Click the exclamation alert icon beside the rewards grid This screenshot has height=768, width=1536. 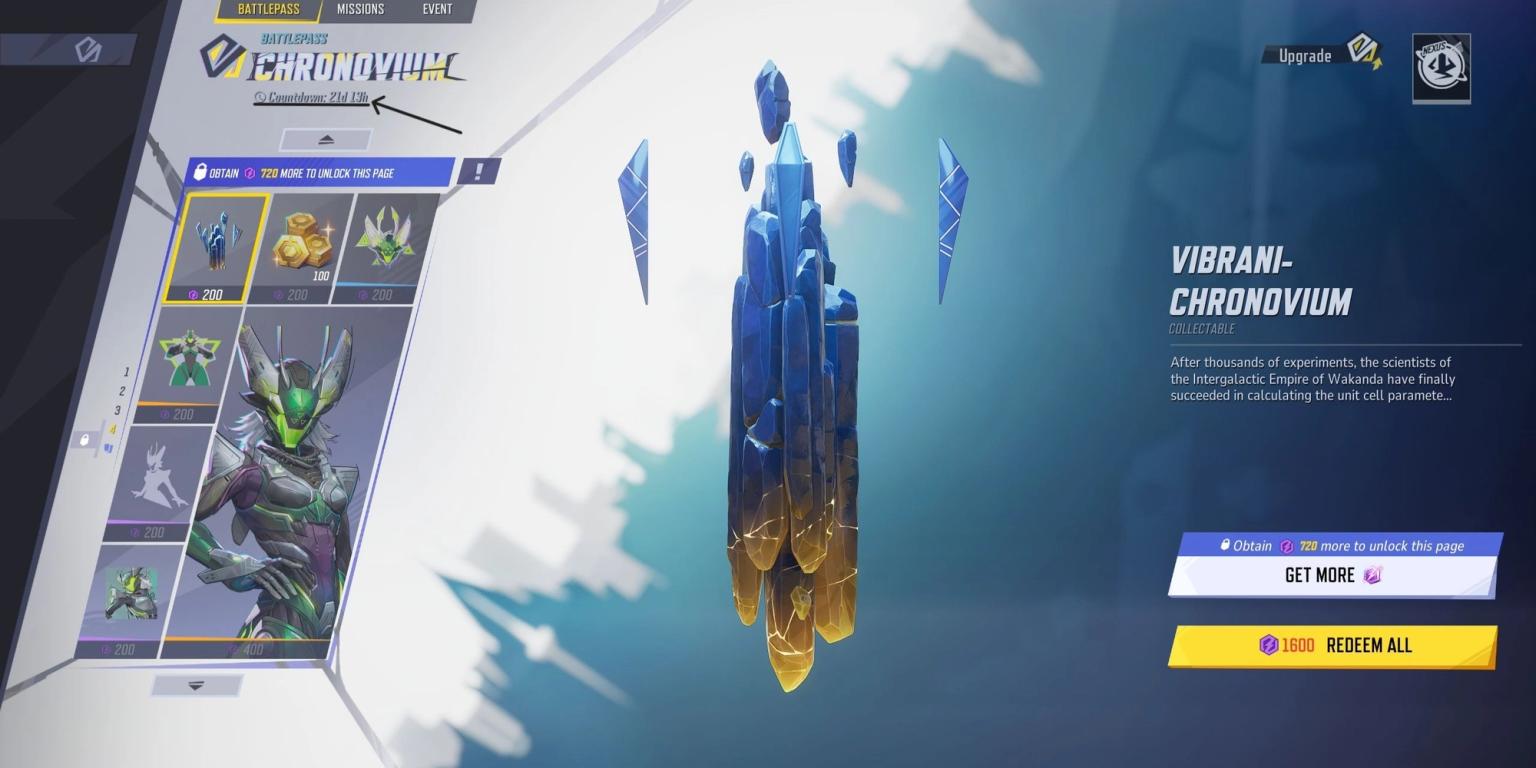479,170
